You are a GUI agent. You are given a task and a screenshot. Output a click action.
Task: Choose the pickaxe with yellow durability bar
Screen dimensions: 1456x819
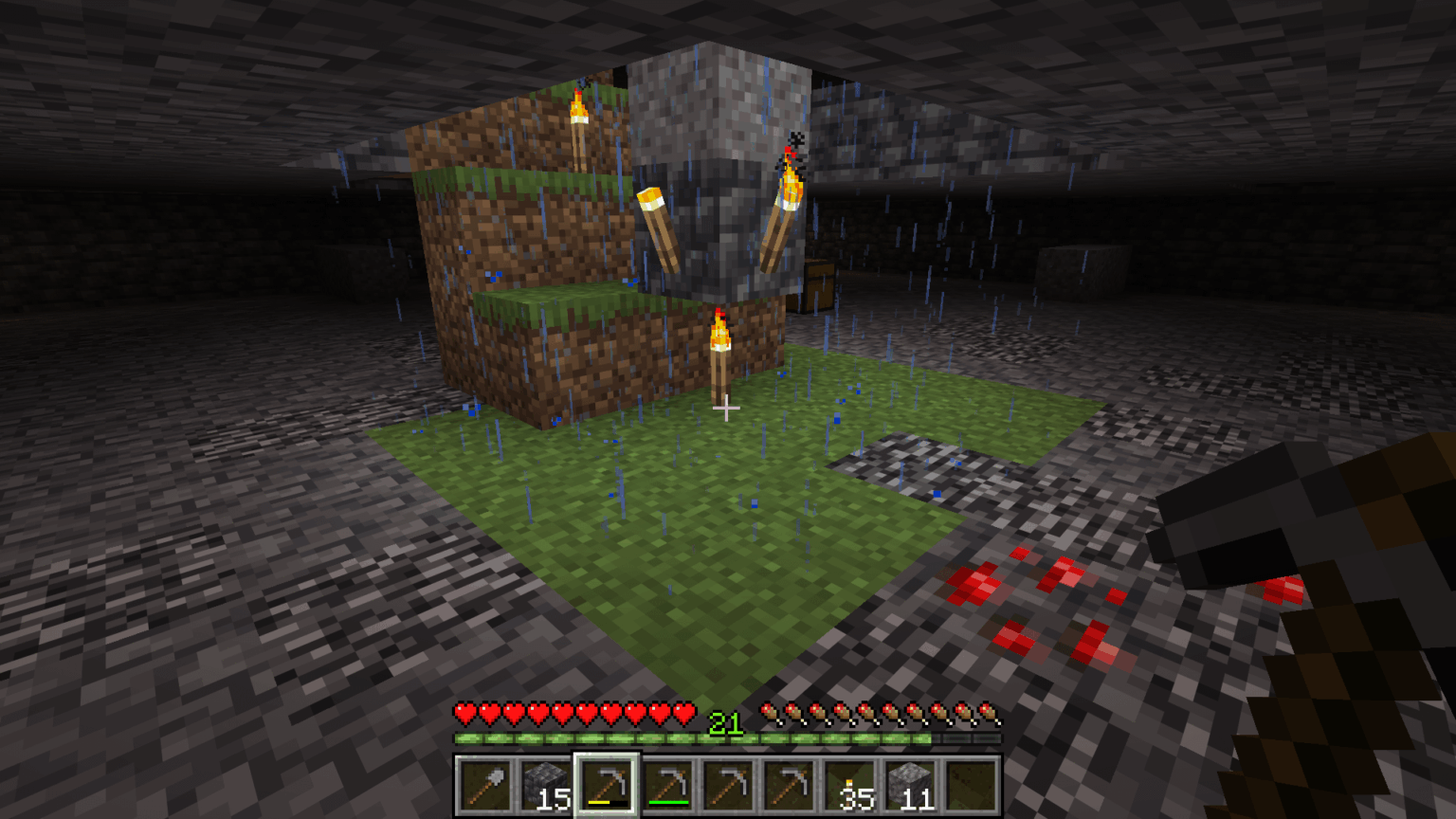[x=608, y=786]
